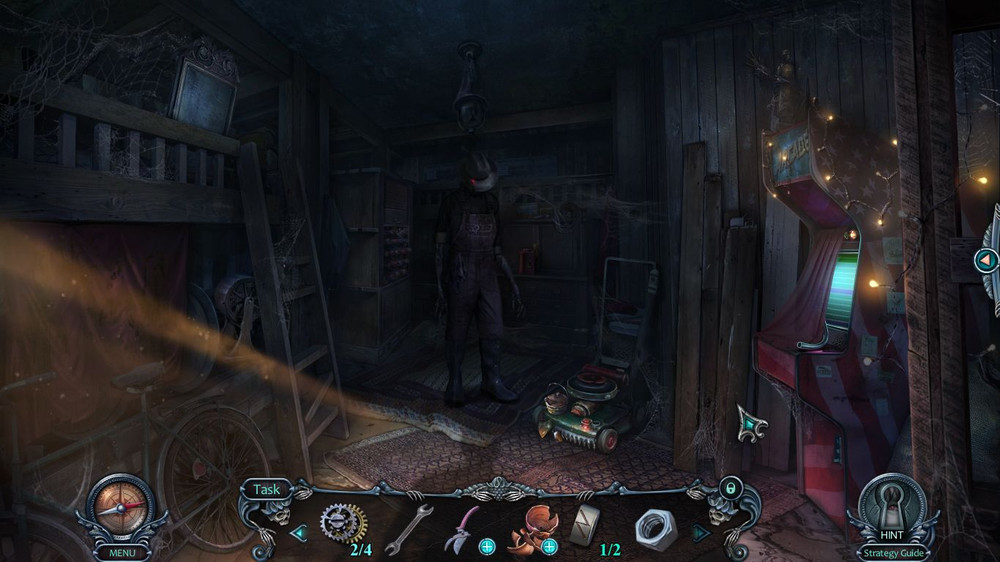
Task: Open the MENU button
Action: 121,552
